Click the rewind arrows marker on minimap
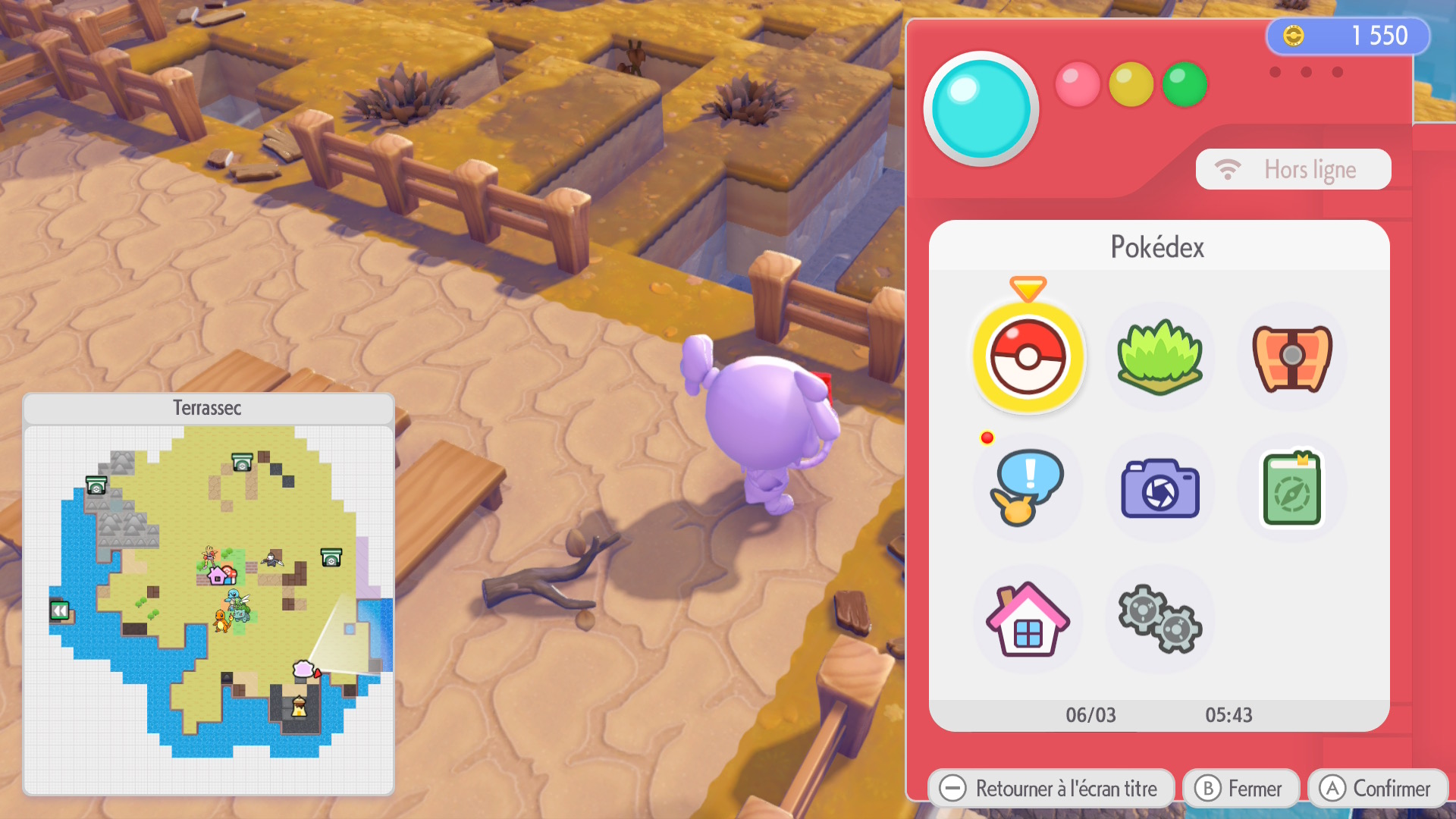 (60, 610)
